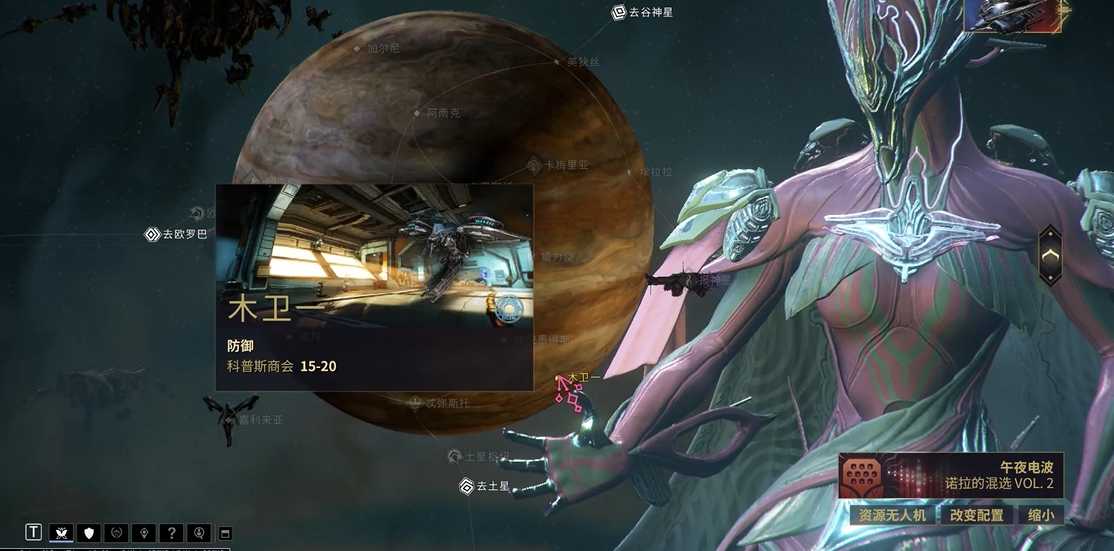Open the question mark help icon
Viewport: 1114px width, 551px height.
pyautogui.click(x=173, y=532)
